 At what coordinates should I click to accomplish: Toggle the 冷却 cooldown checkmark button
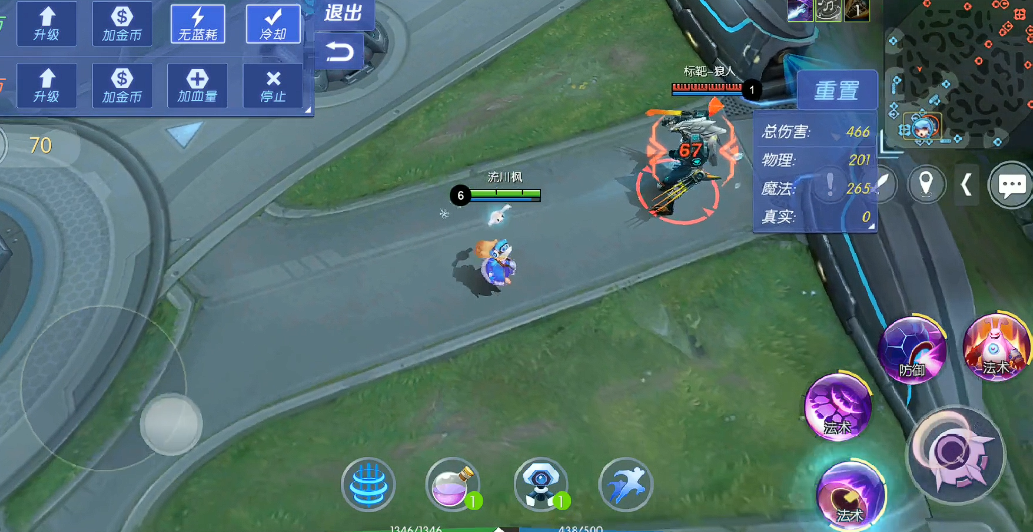tap(273, 23)
